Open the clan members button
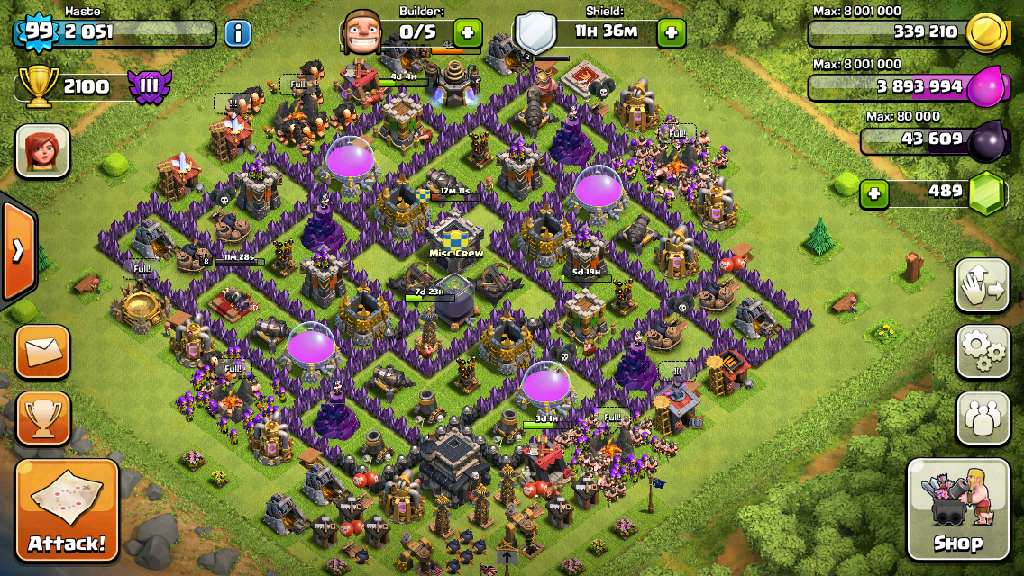1024x576 pixels. click(982, 418)
